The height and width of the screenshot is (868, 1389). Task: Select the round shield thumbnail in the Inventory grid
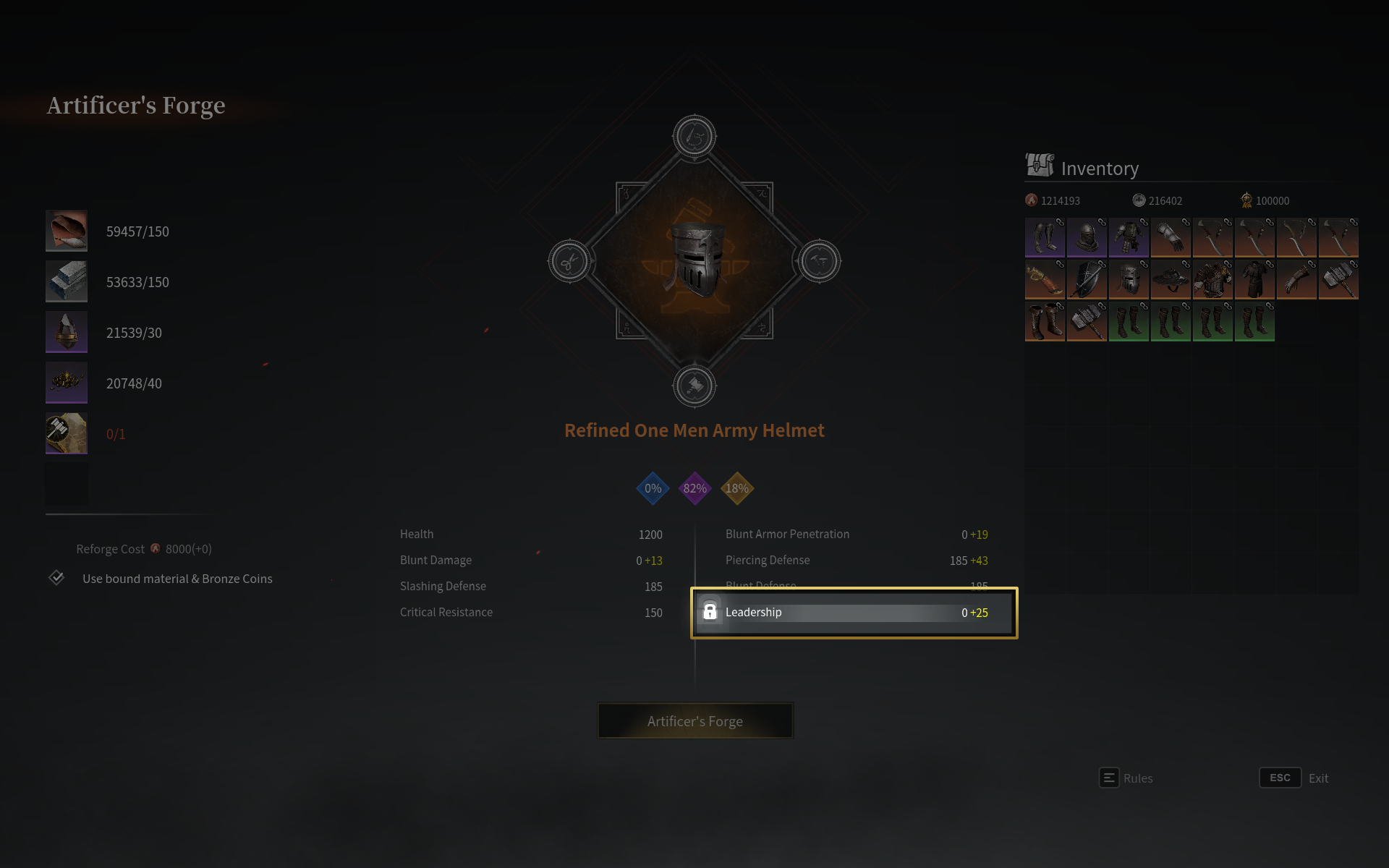[x=1087, y=279]
